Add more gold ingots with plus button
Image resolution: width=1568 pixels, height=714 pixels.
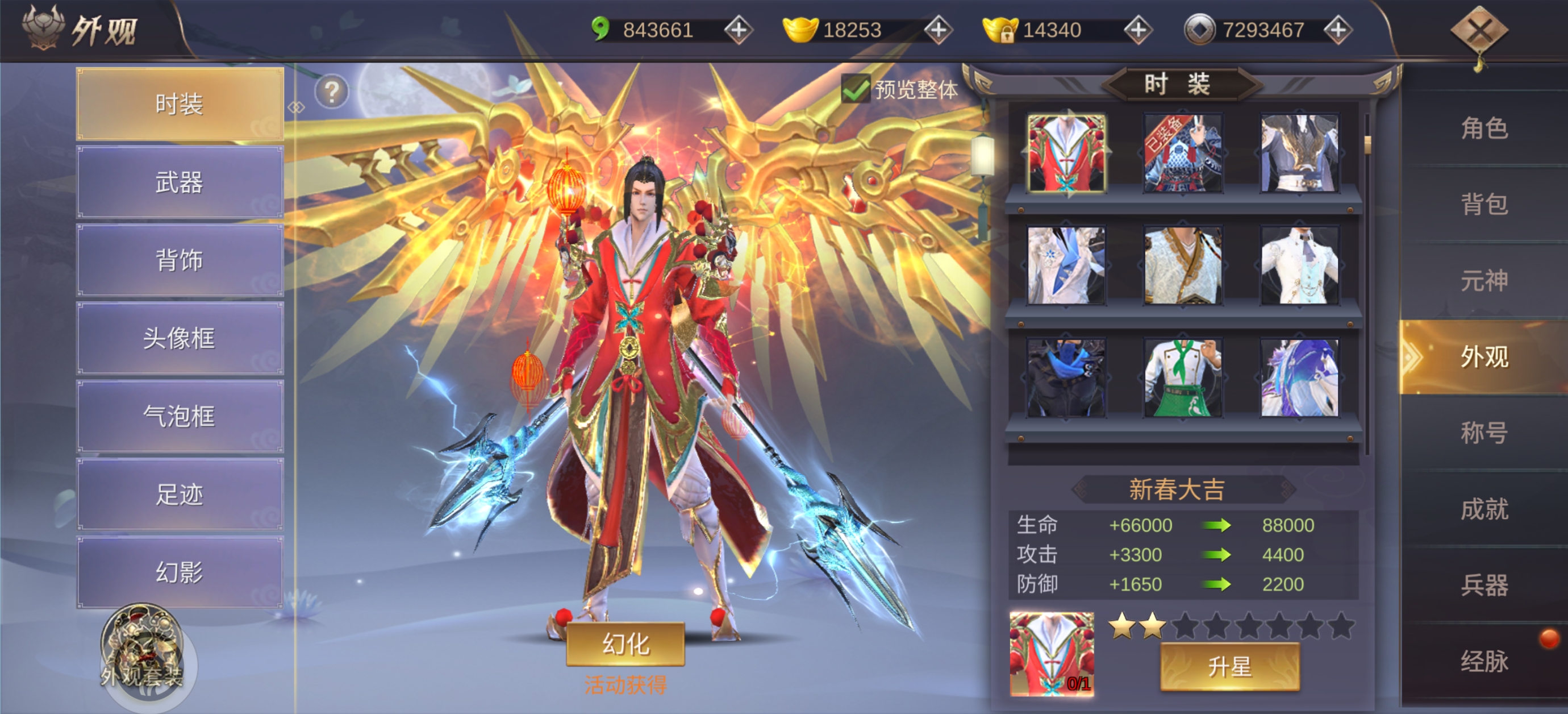[938, 30]
